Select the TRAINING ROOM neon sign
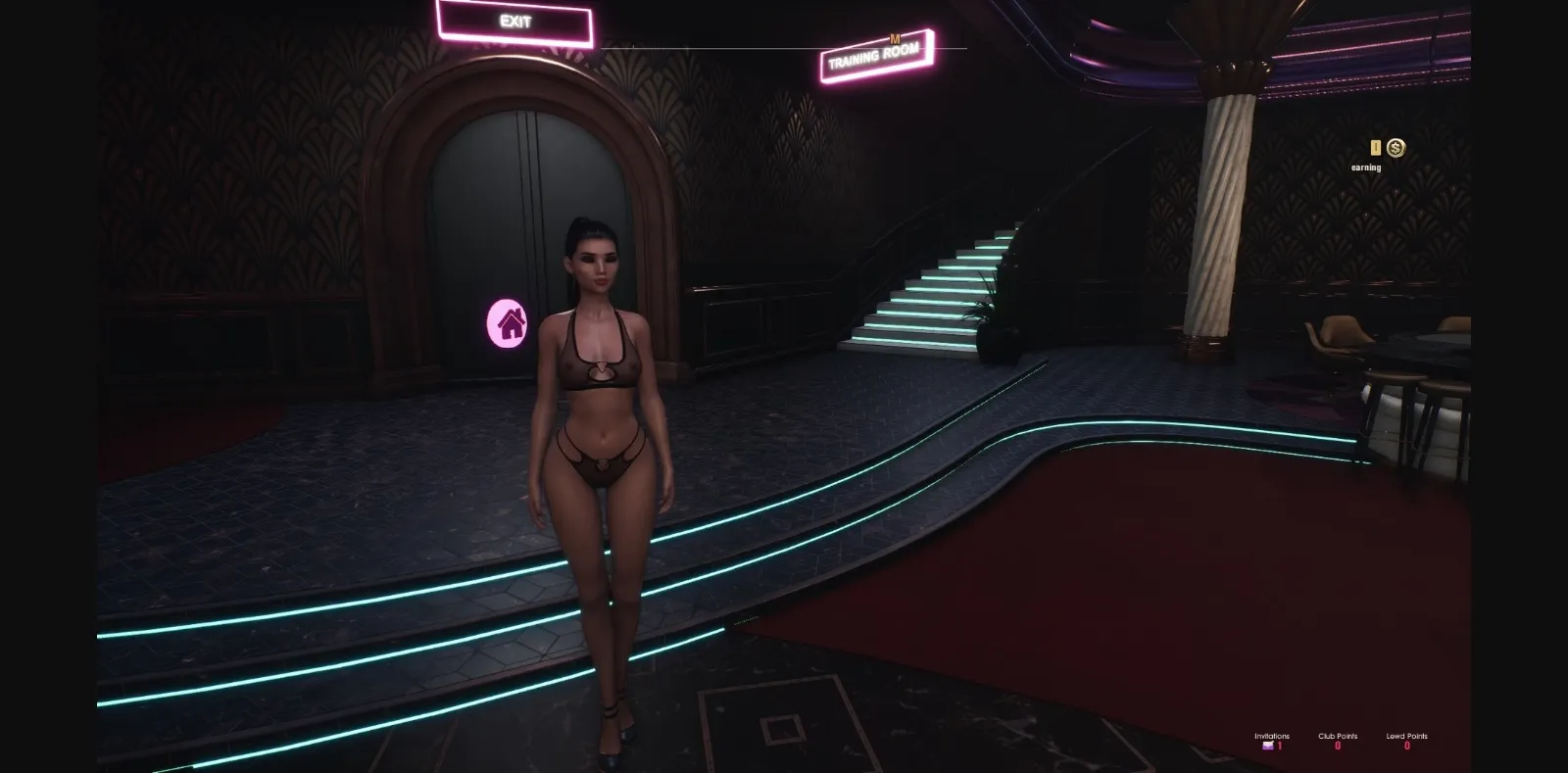 (x=871, y=55)
